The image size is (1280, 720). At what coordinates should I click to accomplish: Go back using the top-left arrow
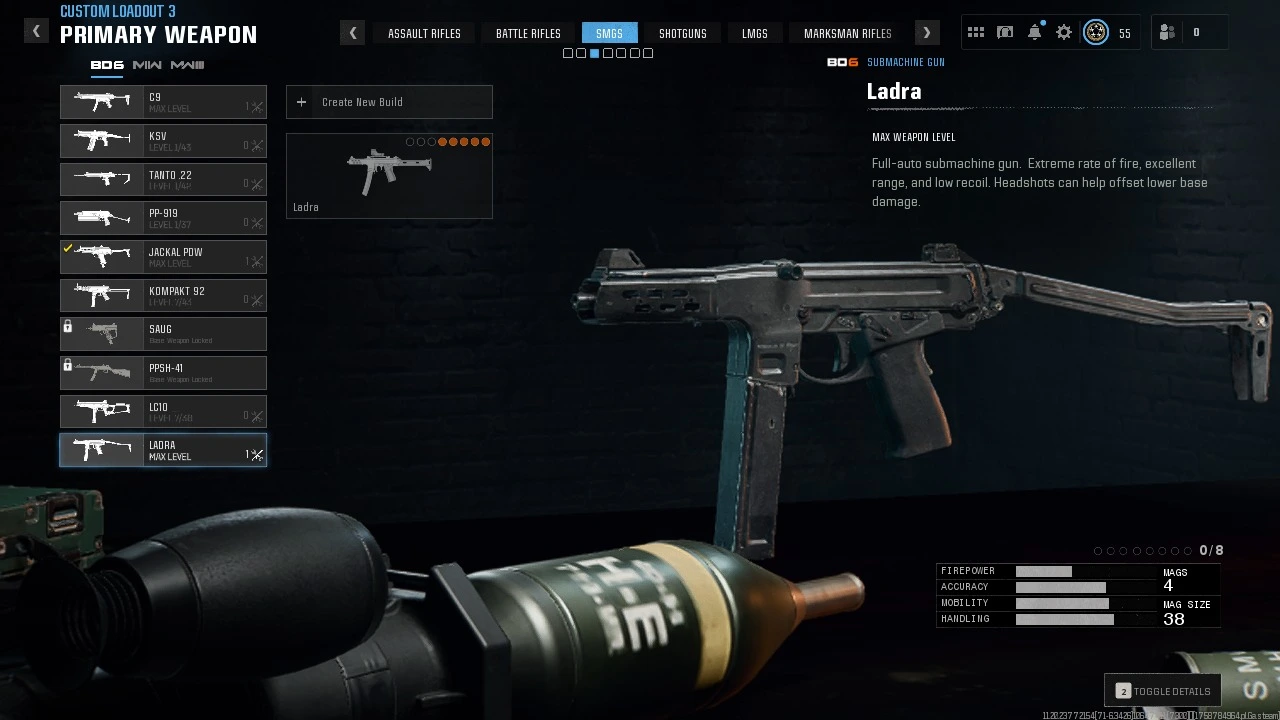[x=36, y=31]
